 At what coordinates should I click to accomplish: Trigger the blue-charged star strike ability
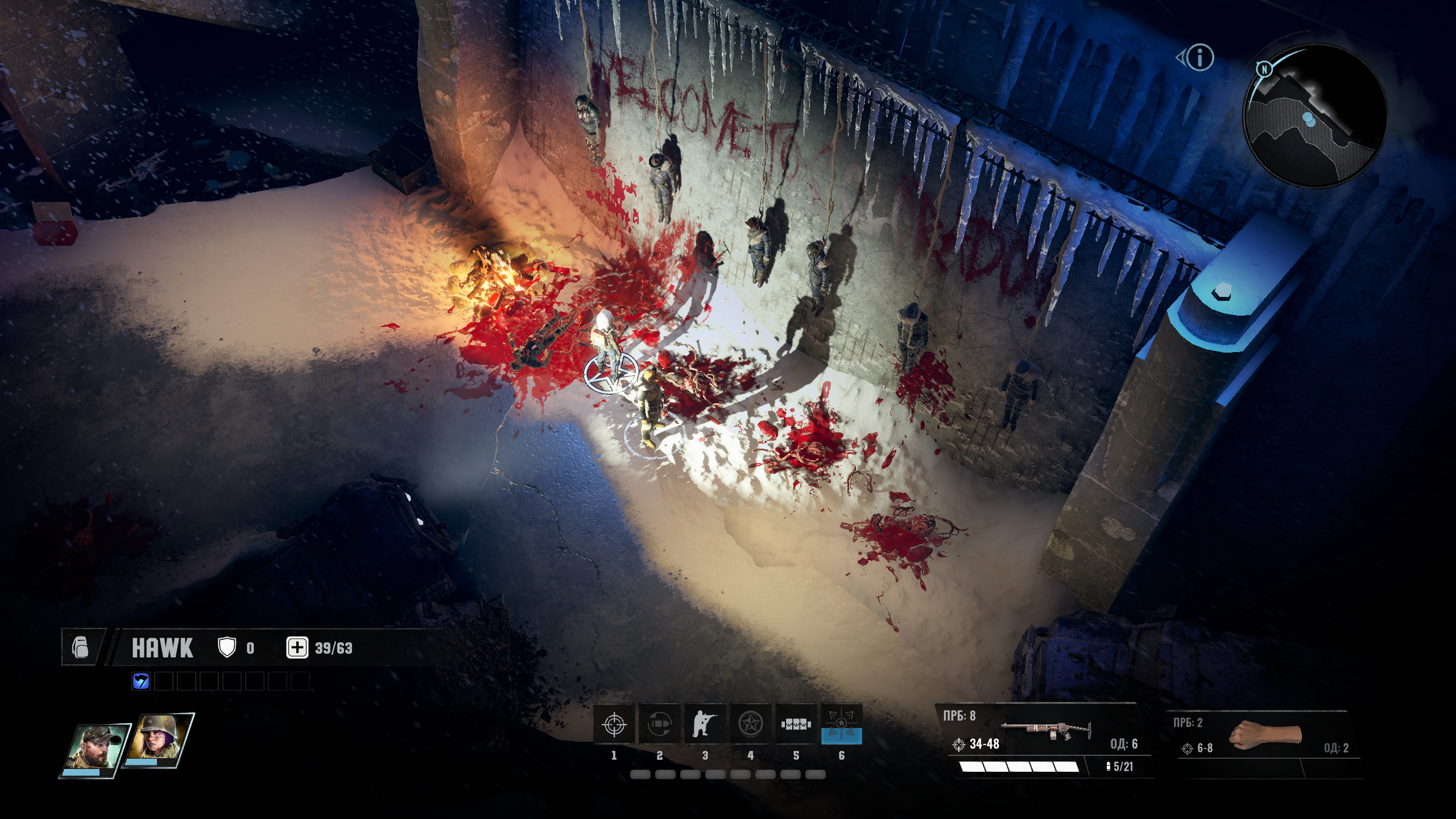click(841, 725)
